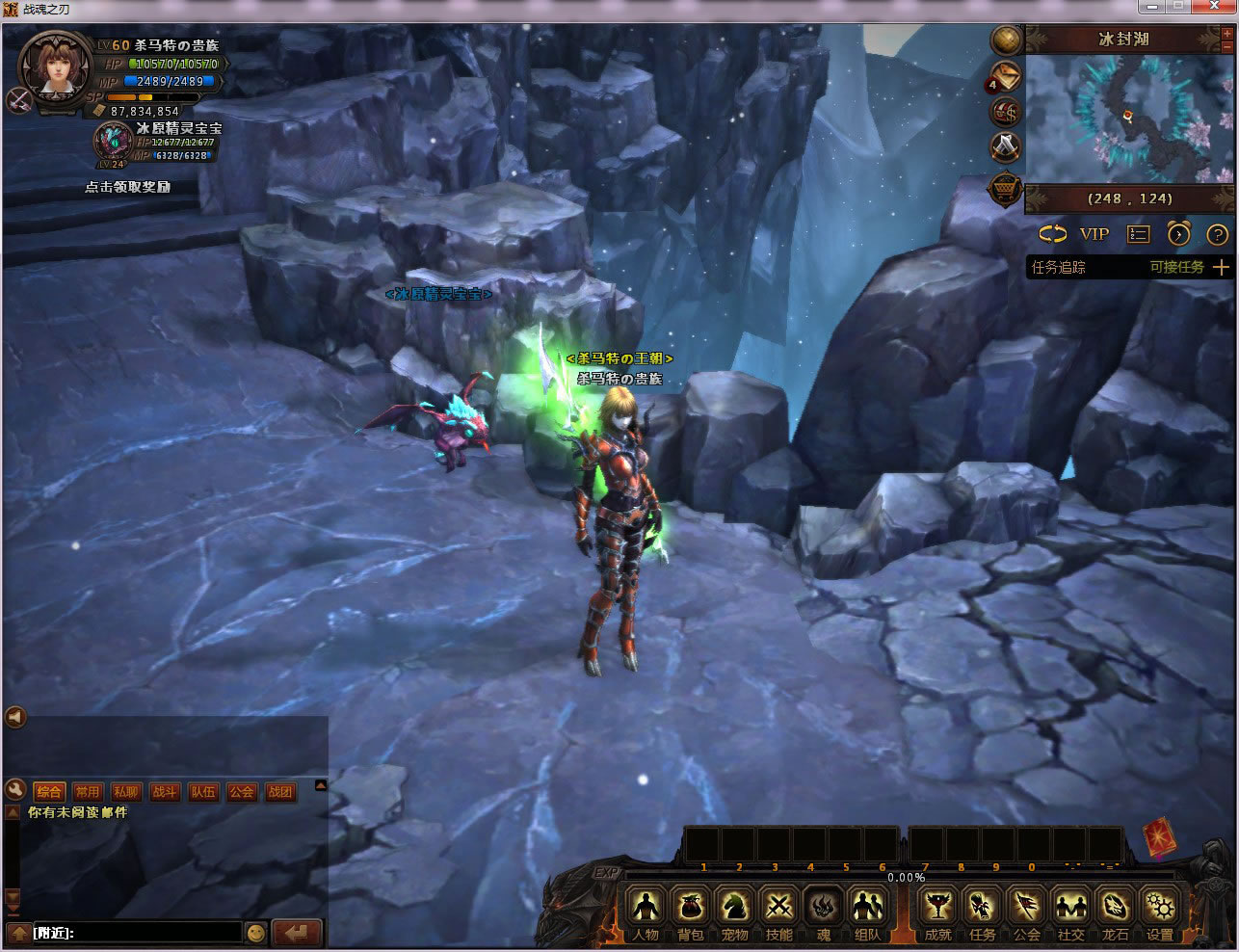Switch to the 私聊 private chat tab
The image size is (1239, 952).
pyautogui.click(x=126, y=792)
